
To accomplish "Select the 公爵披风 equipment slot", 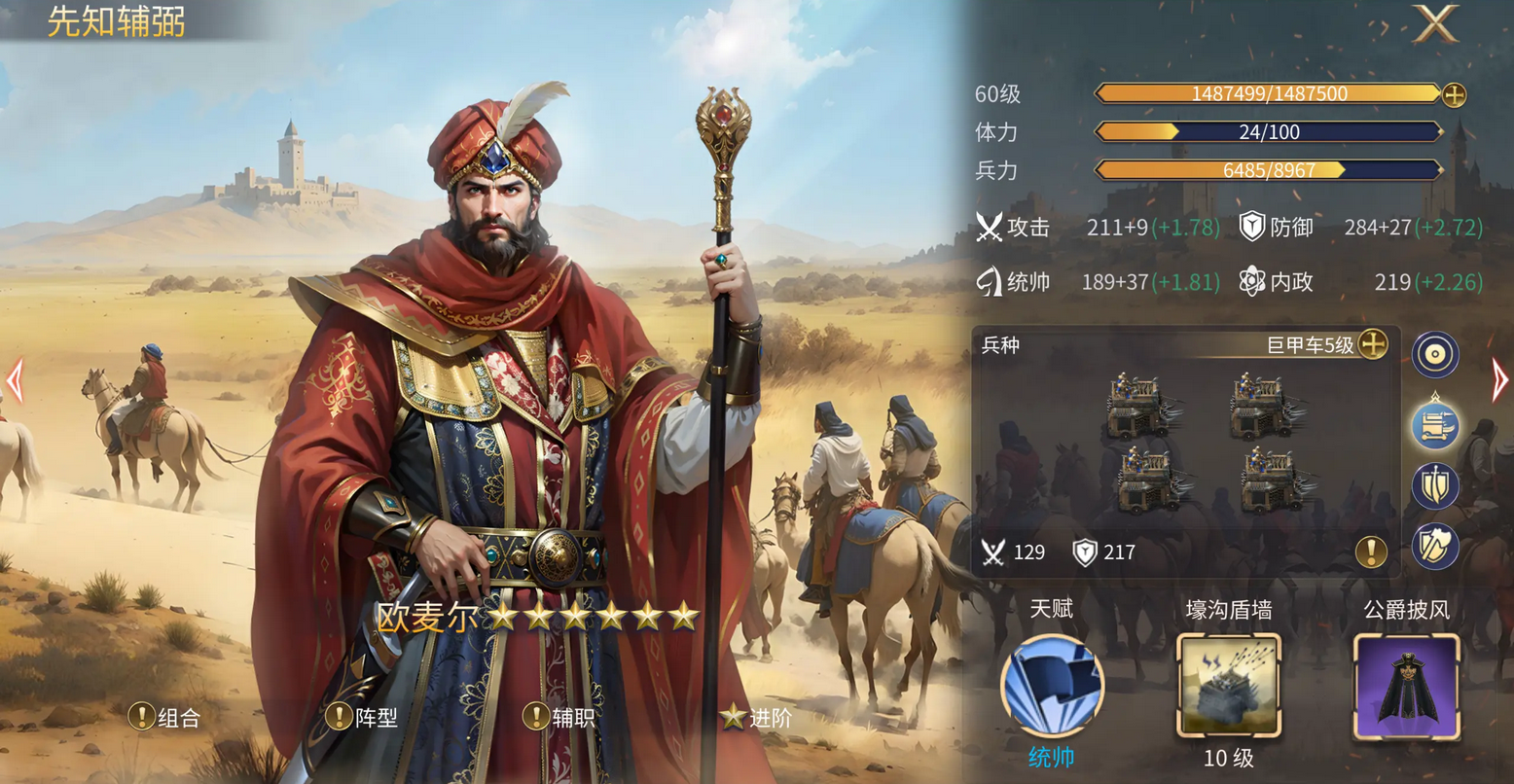I will pyautogui.click(x=1406, y=686).
